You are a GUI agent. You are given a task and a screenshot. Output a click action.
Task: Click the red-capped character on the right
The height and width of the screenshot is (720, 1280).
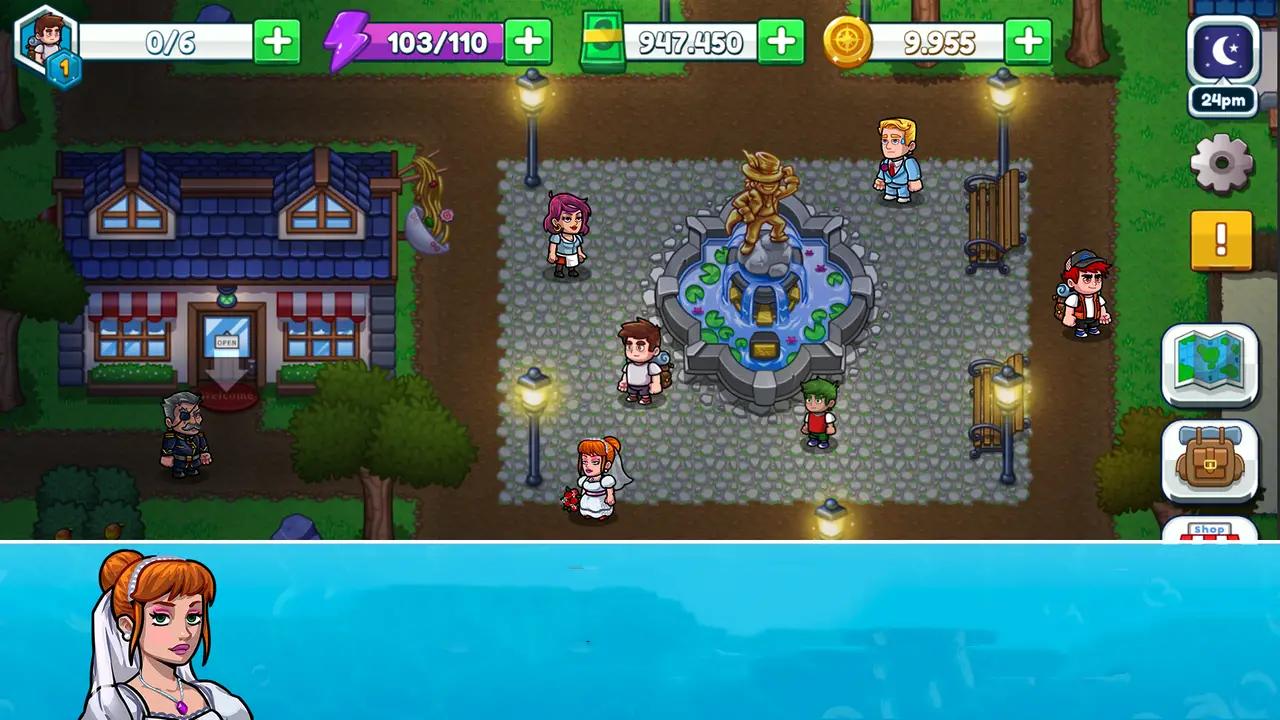tap(1085, 290)
